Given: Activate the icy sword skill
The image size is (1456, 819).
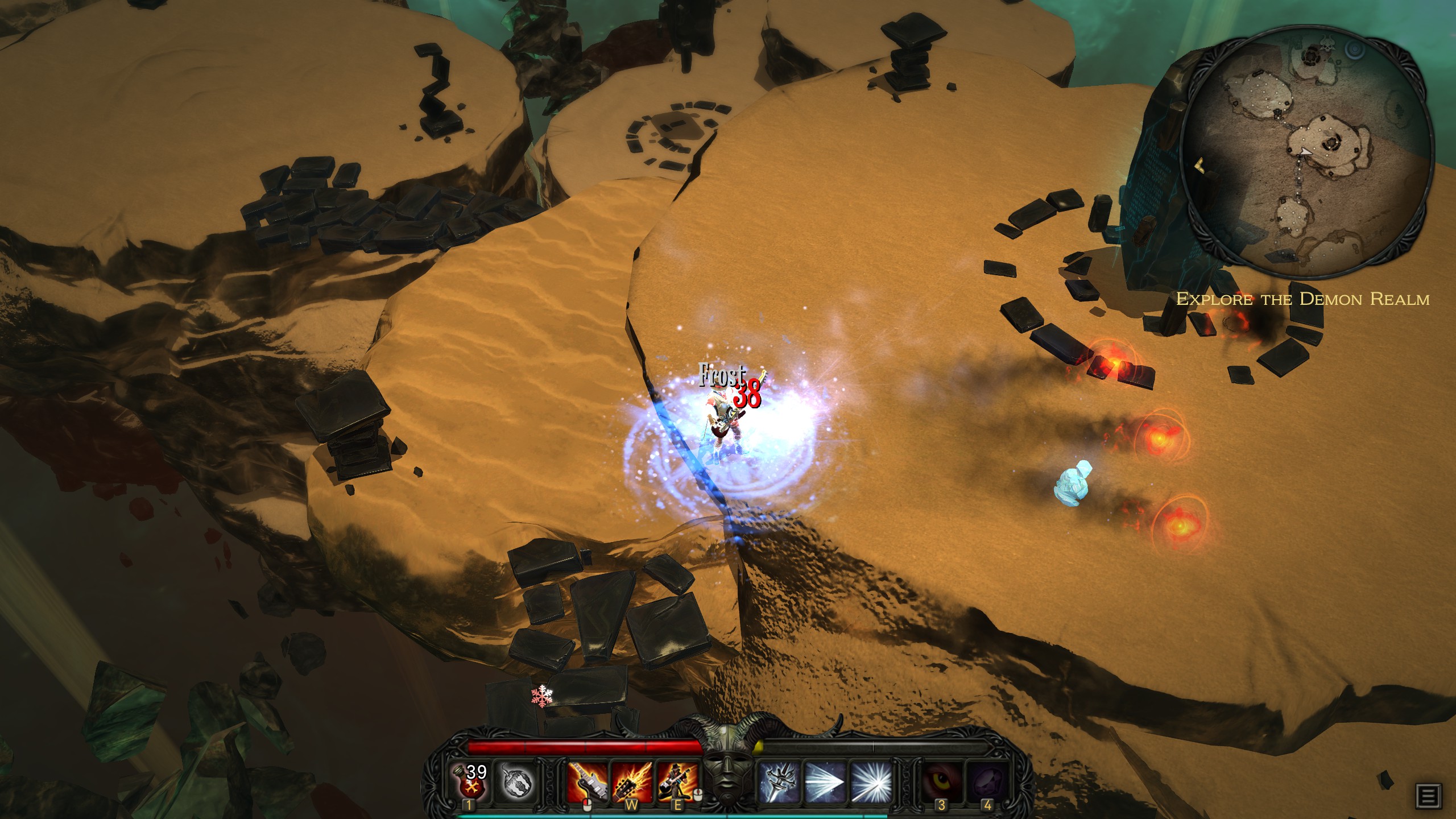Looking at the screenshot, I should pyautogui.click(x=778, y=780).
